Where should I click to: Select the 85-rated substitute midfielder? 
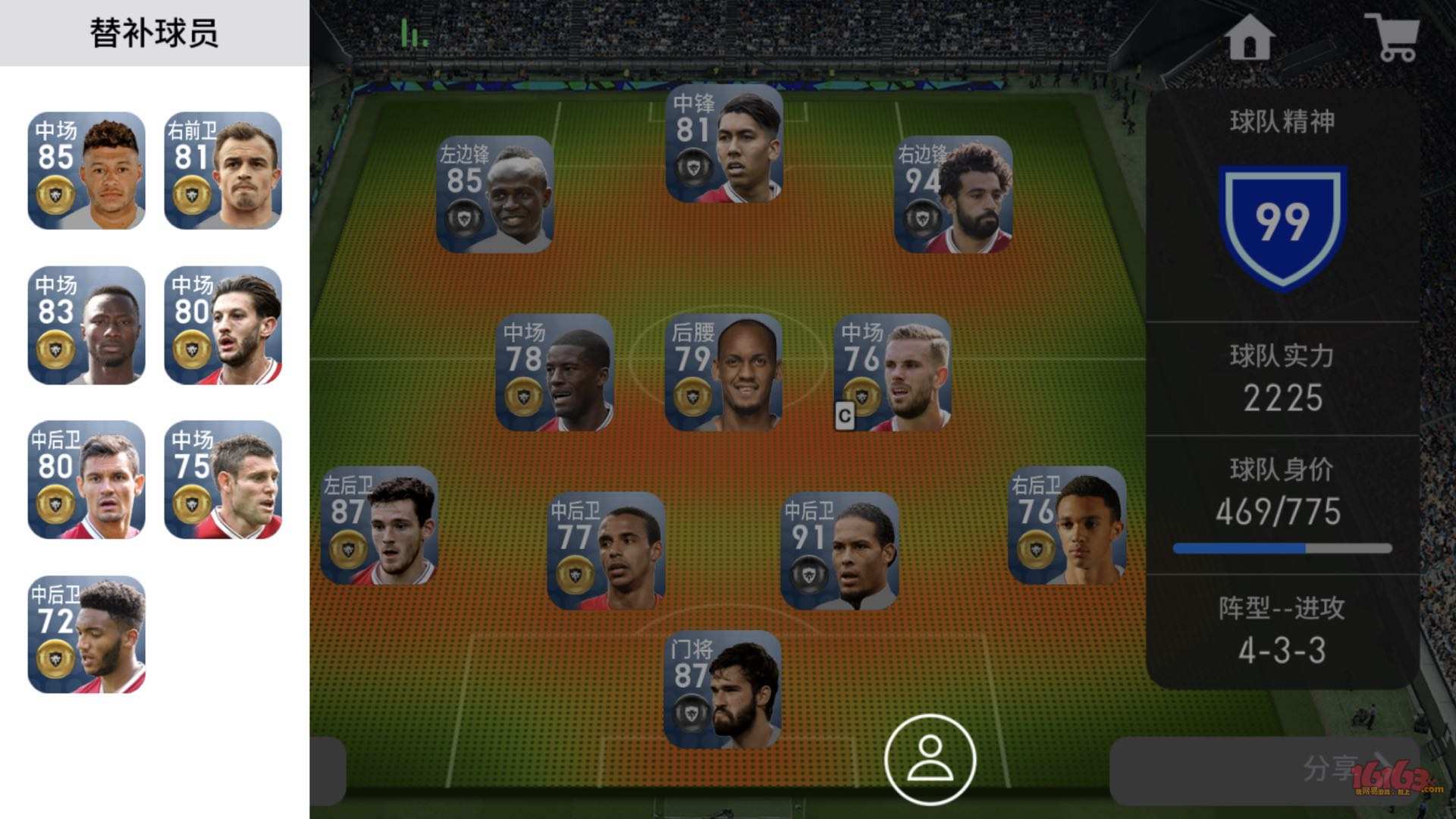coord(86,171)
